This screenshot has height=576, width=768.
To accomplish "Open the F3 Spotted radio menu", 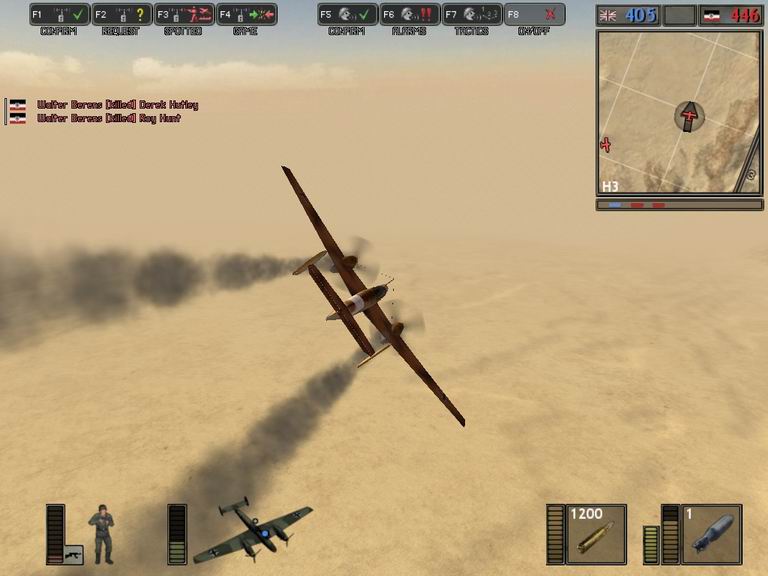I will [x=184, y=15].
